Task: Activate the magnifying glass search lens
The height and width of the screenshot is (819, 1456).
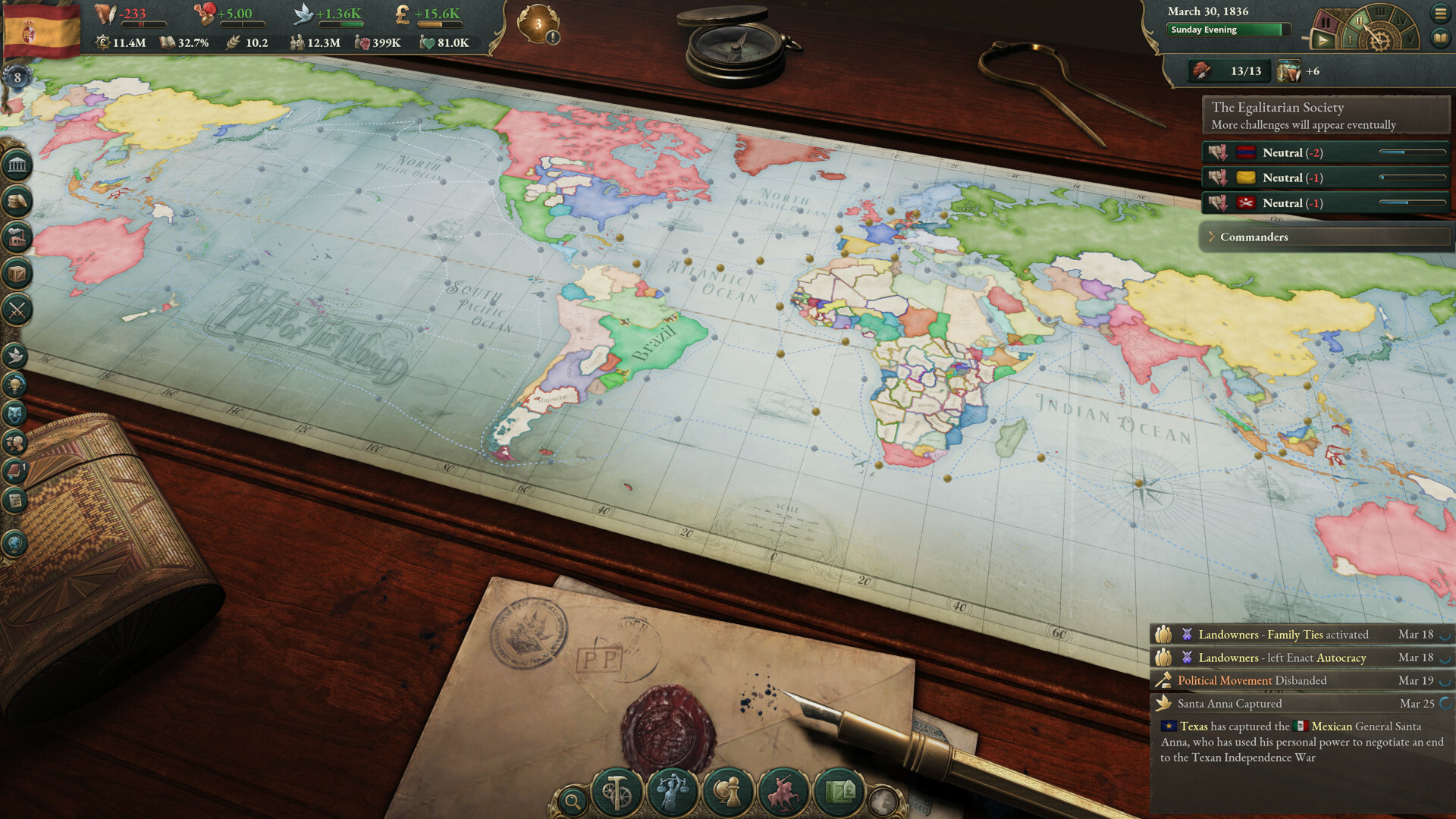Action: coord(573,800)
